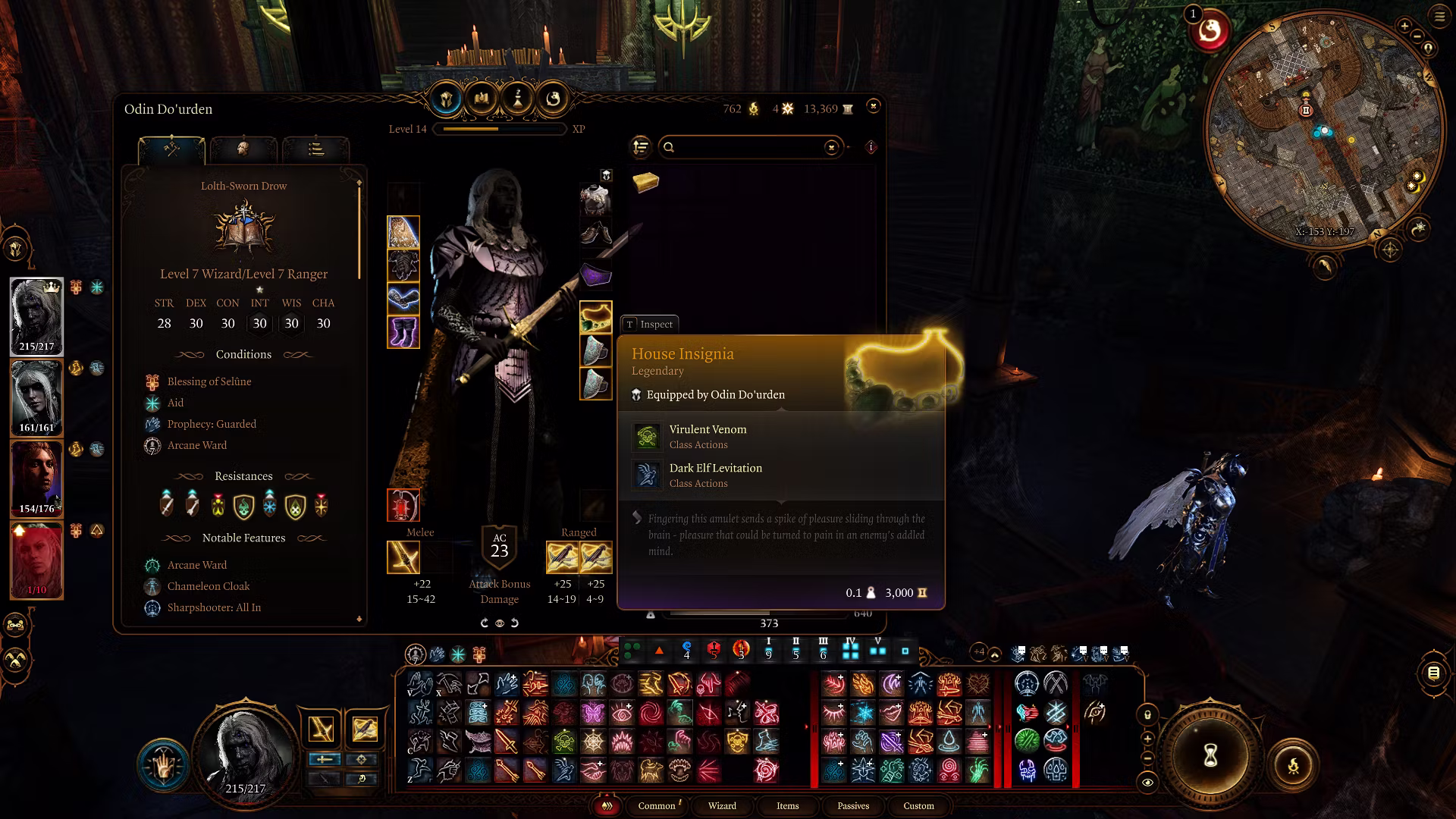This screenshot has width=1456, height=819.
Task: Select the equipped melee weapon slot
Action: pyautogui.click(x=403, y=558)
